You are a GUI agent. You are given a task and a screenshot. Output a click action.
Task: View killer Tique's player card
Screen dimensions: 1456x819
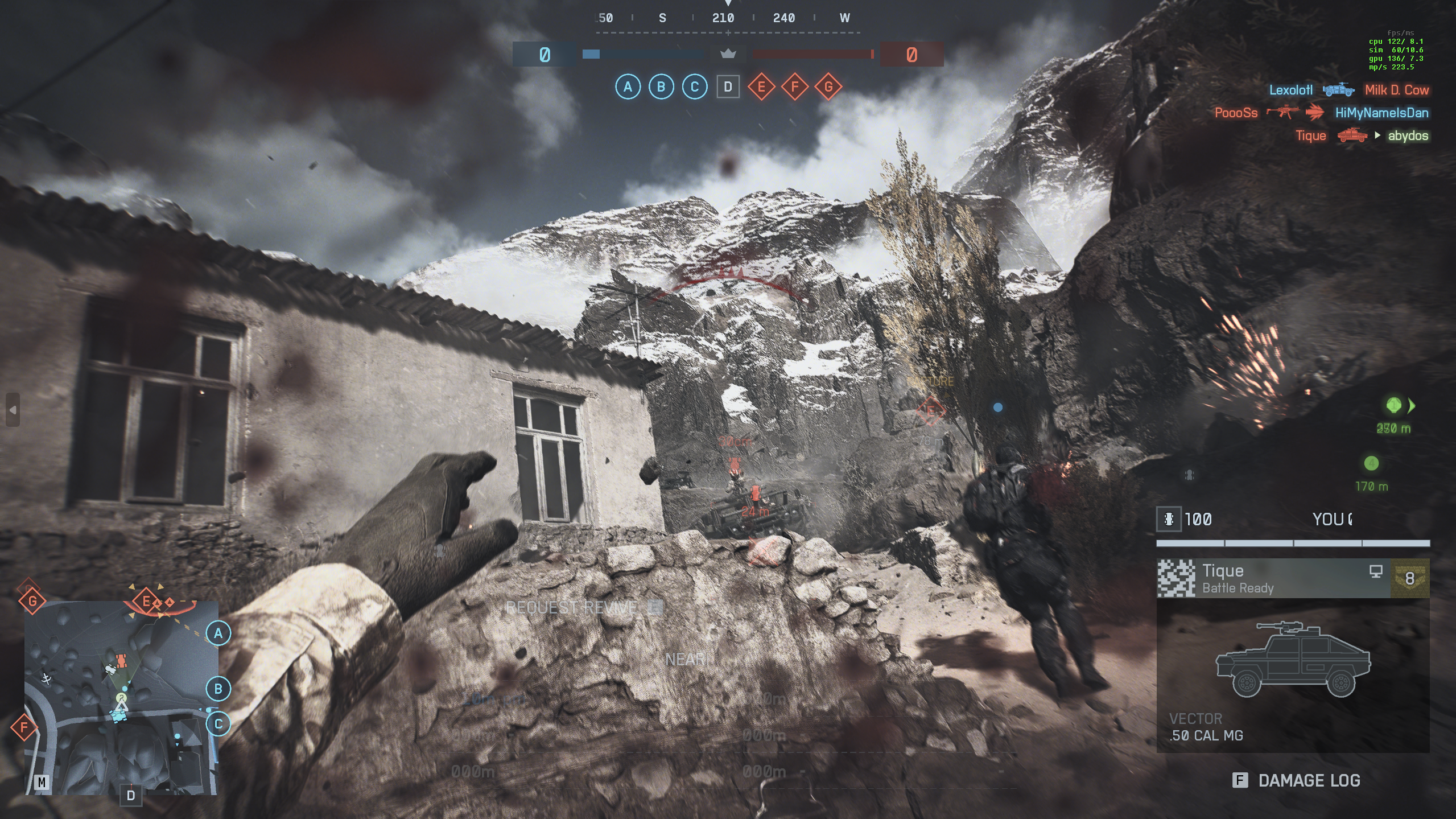tap(1273, 578)
